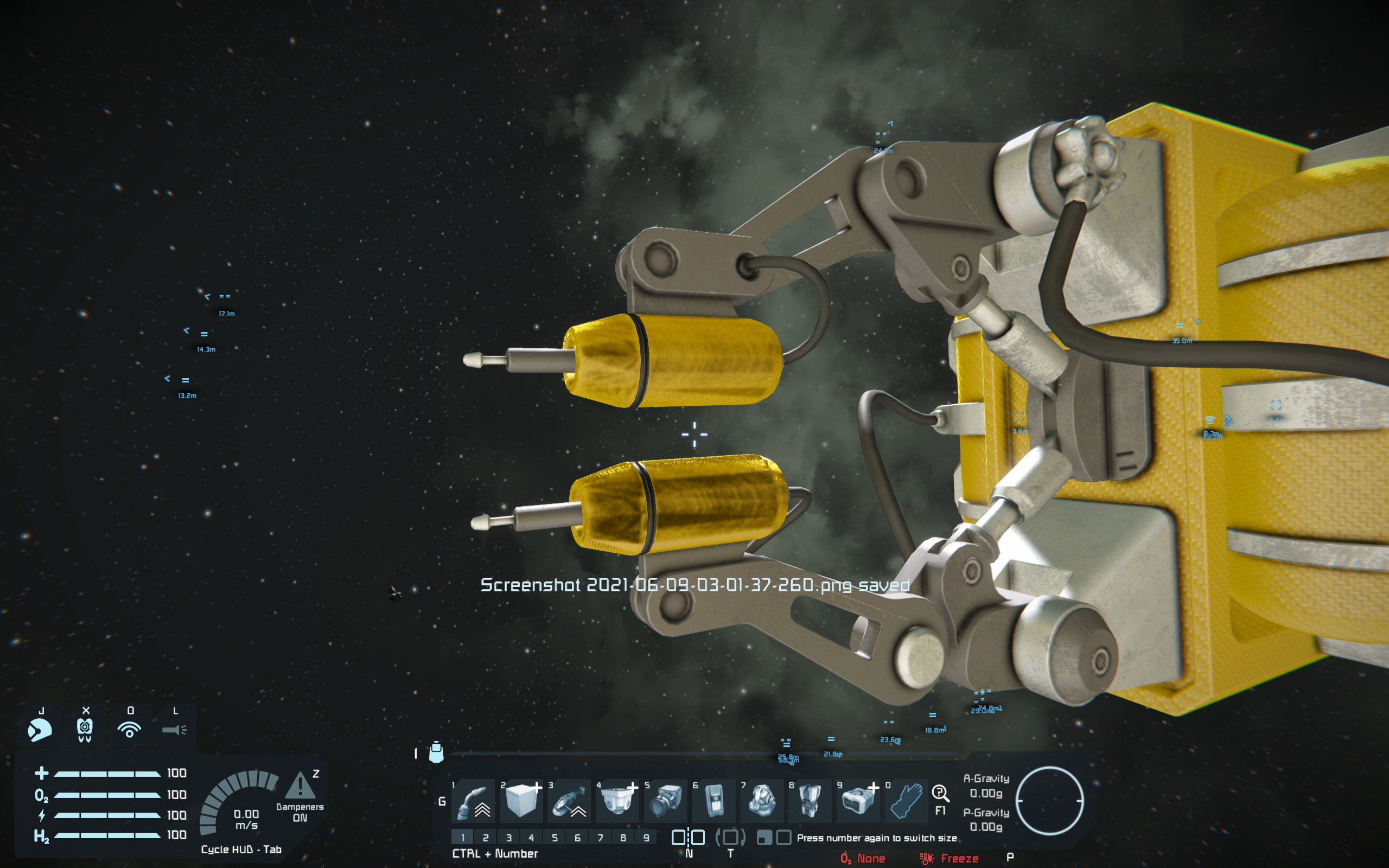Select the thruster-like block in slot 4
Viewport: 1389px width, 868px height.
point(617,800)
